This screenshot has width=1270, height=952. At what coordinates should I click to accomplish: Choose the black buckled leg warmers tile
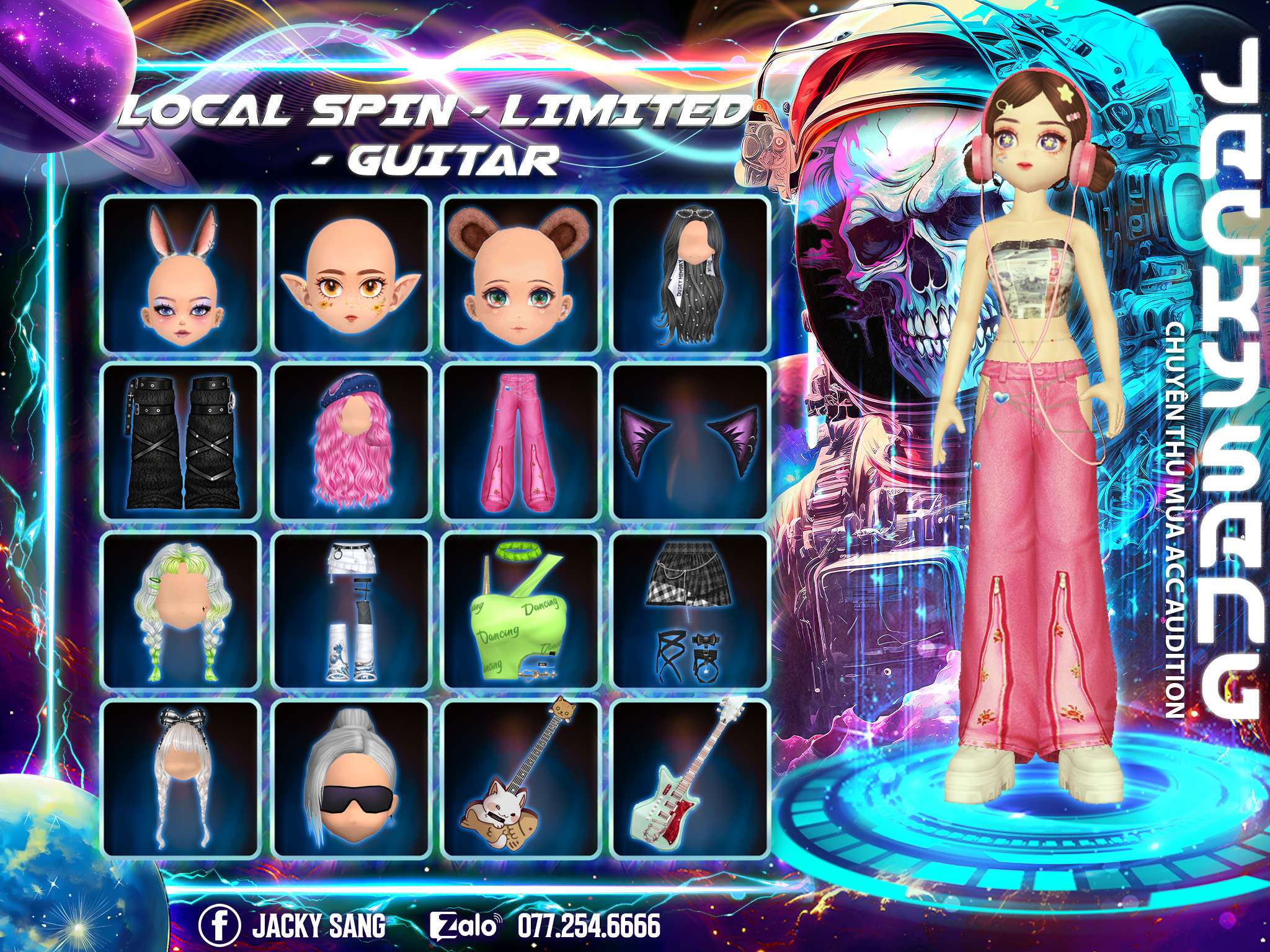180,442
